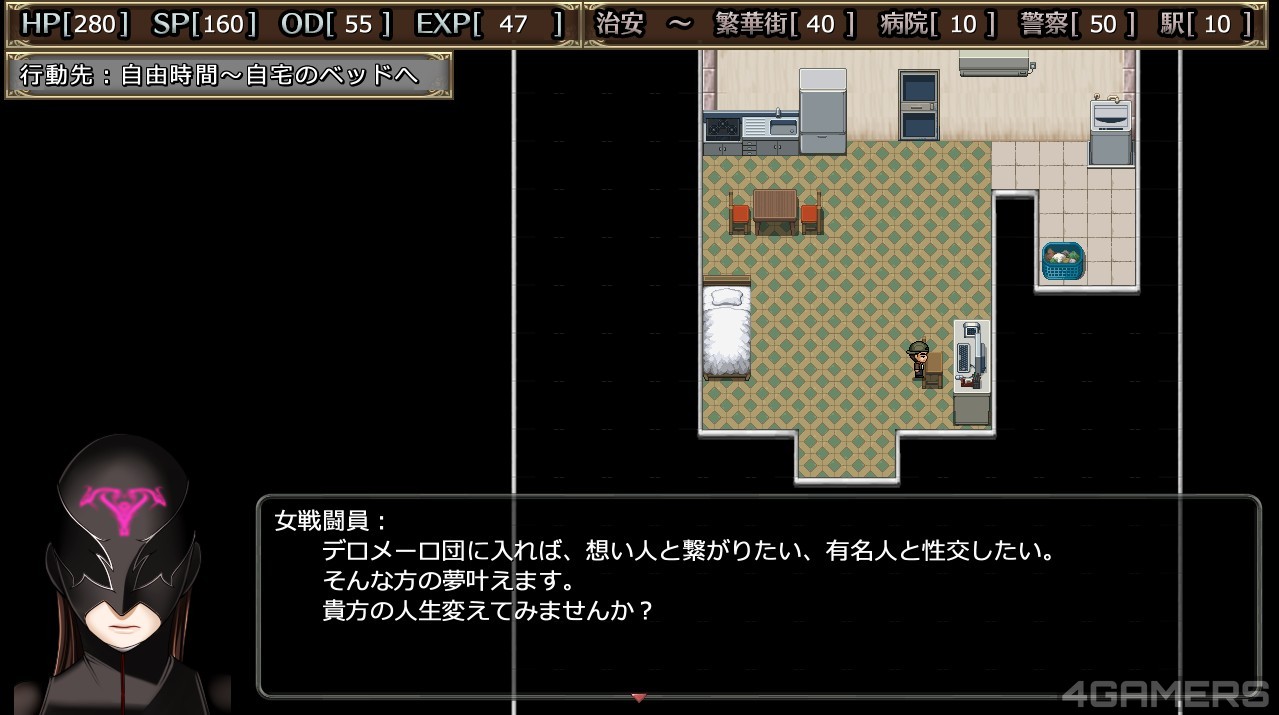1279x715 pixels.
Task: Click the red continue arrow under the dialogue
Action: click(639, 697)
